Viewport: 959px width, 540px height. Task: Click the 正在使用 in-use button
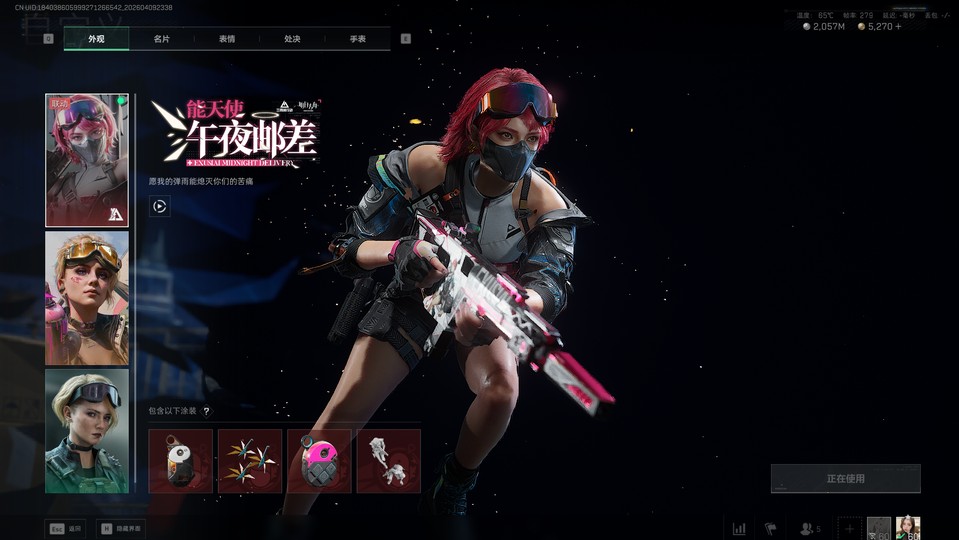(x=845, y=479)
